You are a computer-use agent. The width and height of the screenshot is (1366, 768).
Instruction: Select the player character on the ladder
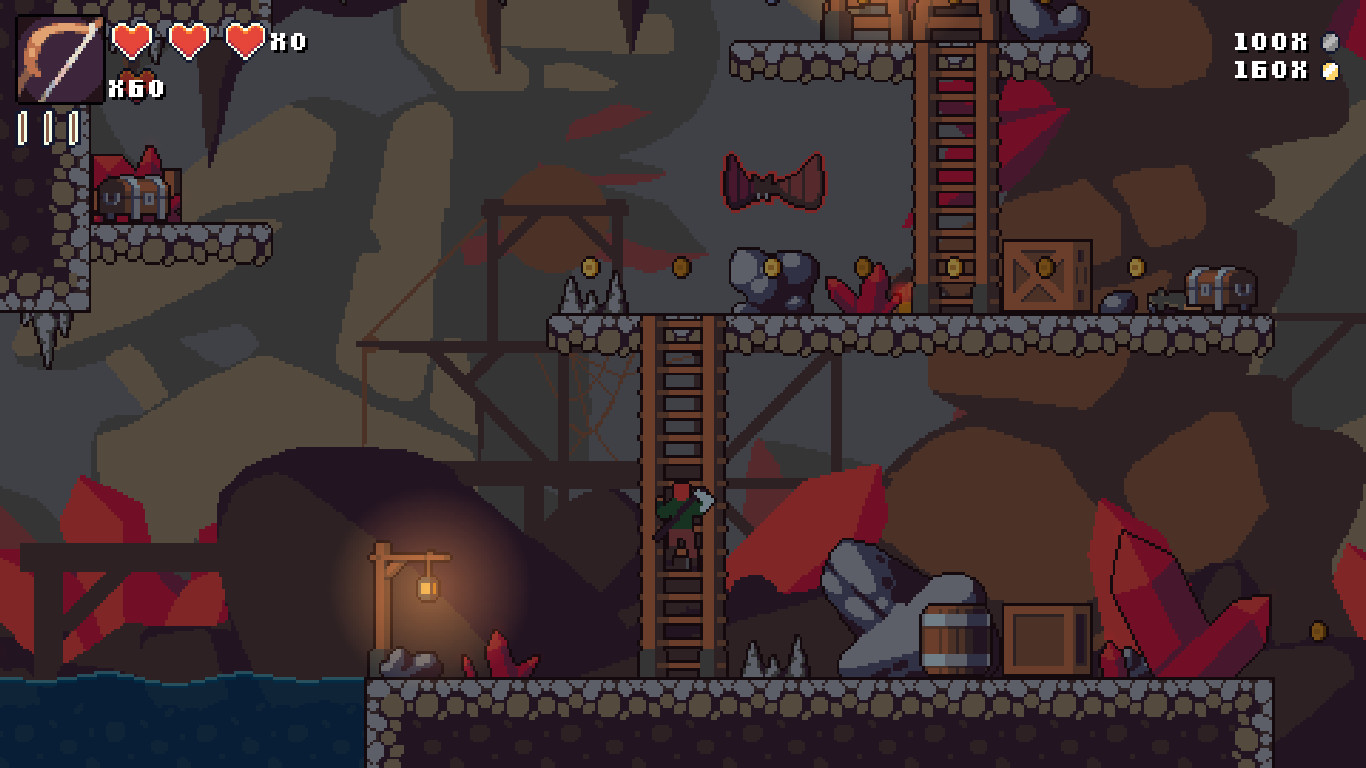click(x=680, y=520)
